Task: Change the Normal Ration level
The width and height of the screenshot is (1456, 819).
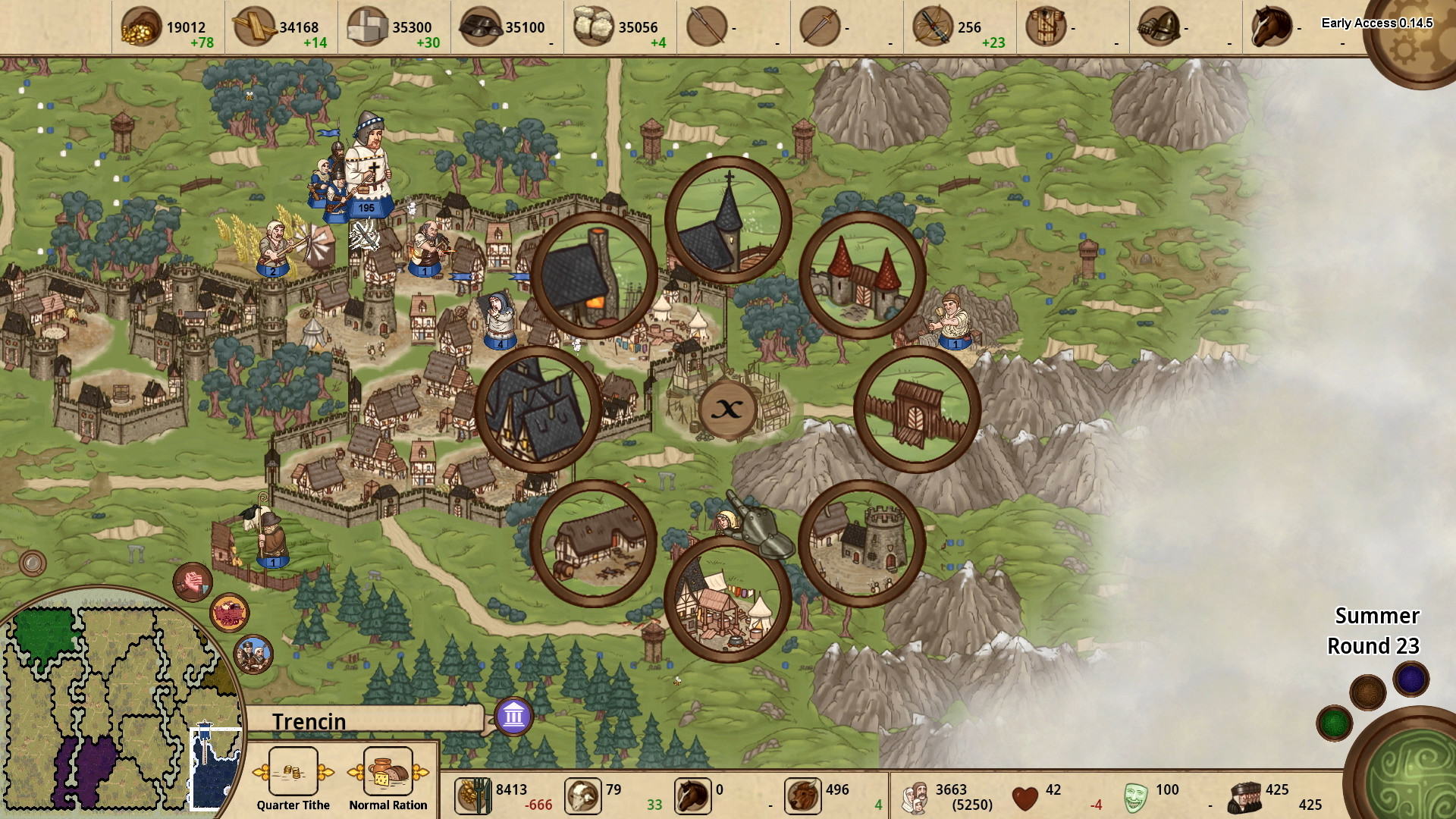Action: point(388,772)
